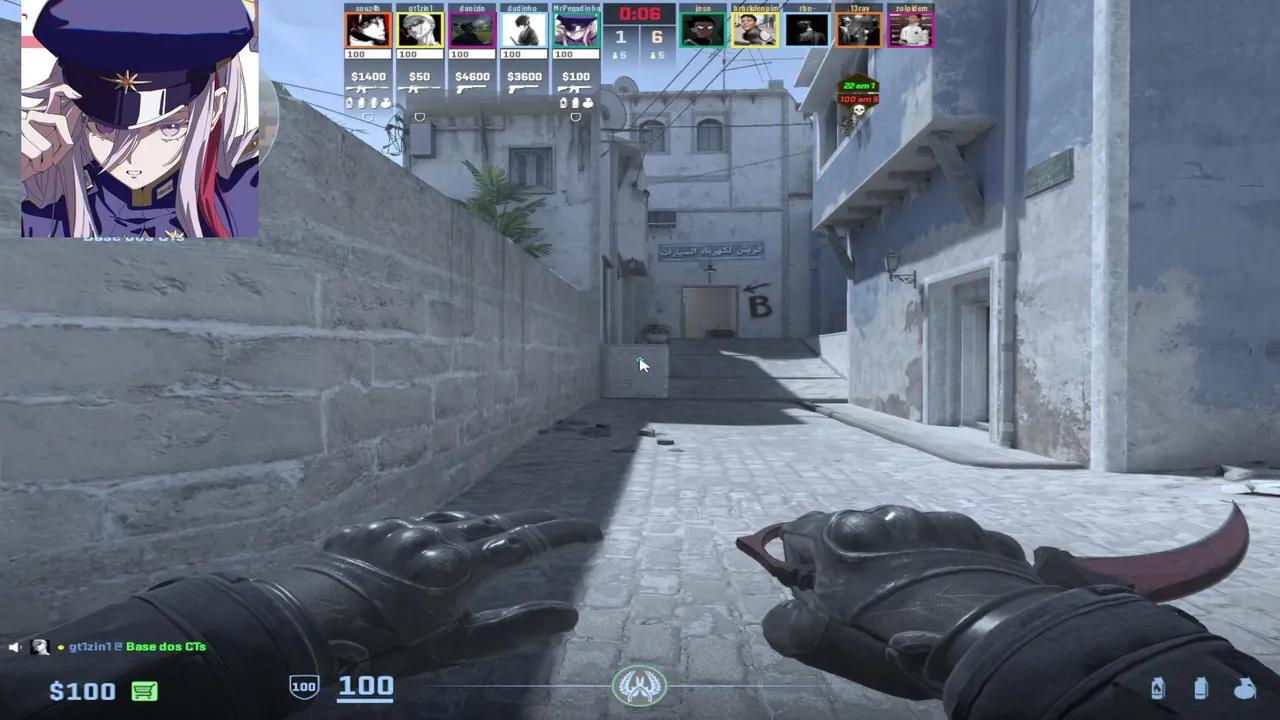Select the smoke grenade icon bottom right

(x=1199, y=687)
